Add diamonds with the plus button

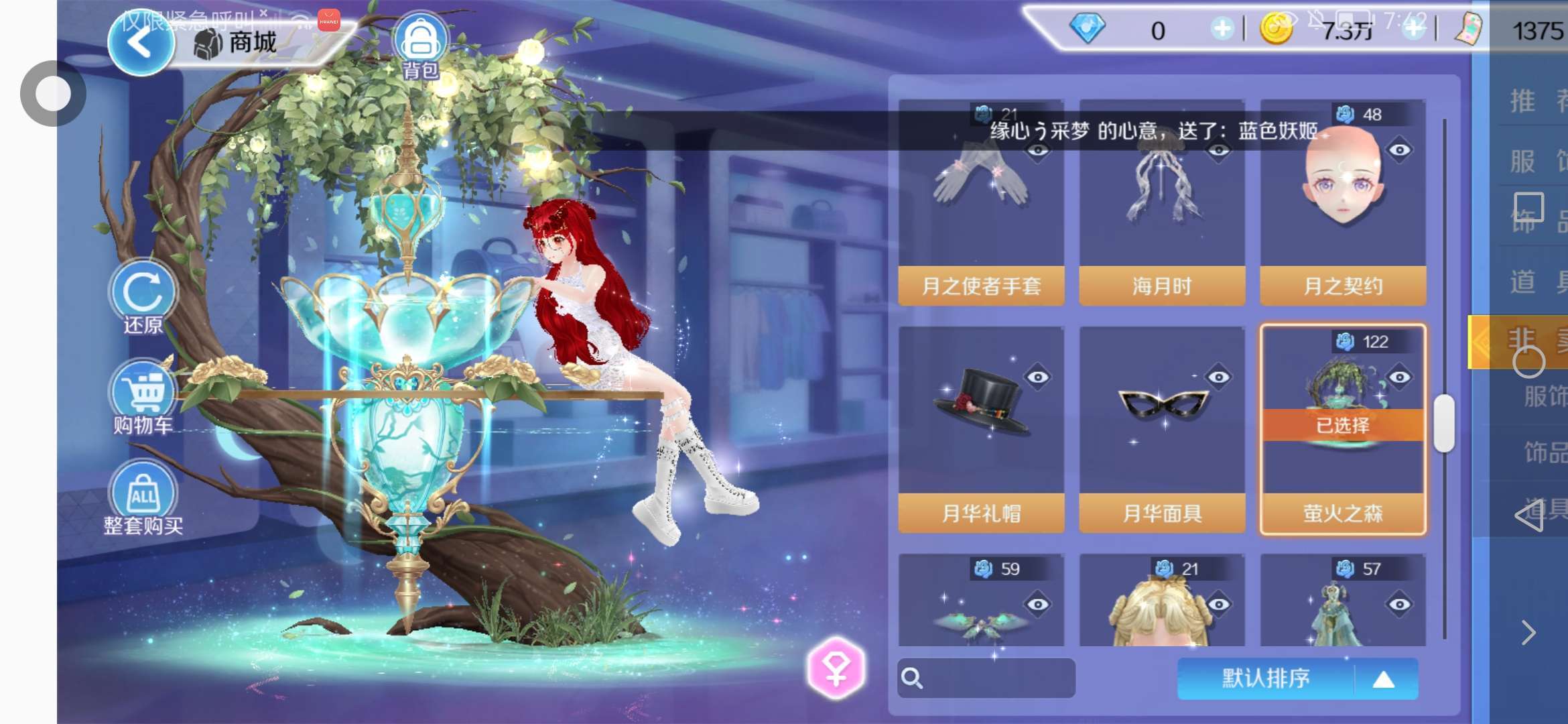[x=1222, y=29]
